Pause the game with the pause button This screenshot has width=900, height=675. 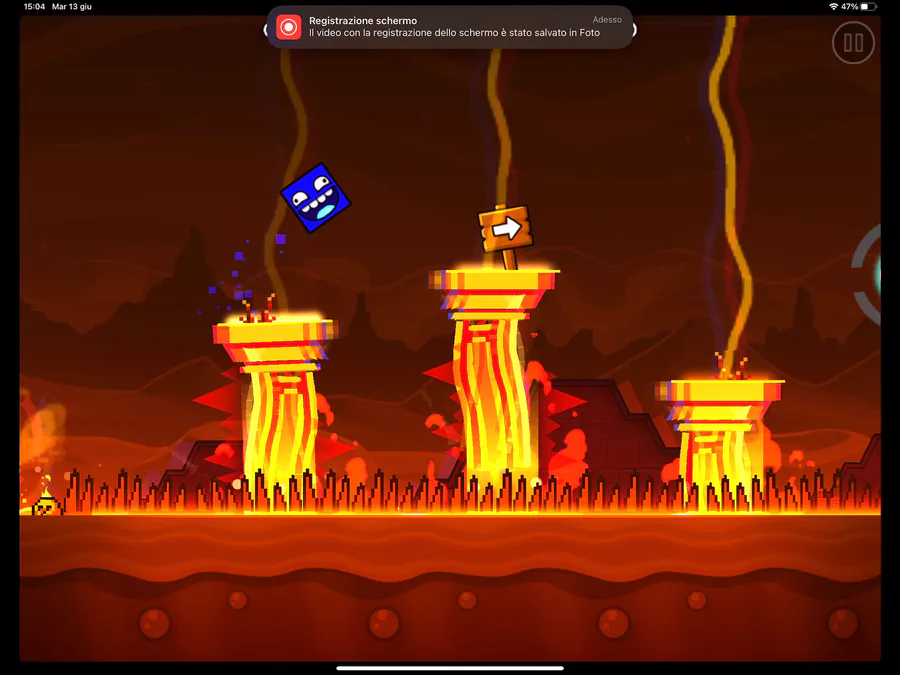(853, 43)
